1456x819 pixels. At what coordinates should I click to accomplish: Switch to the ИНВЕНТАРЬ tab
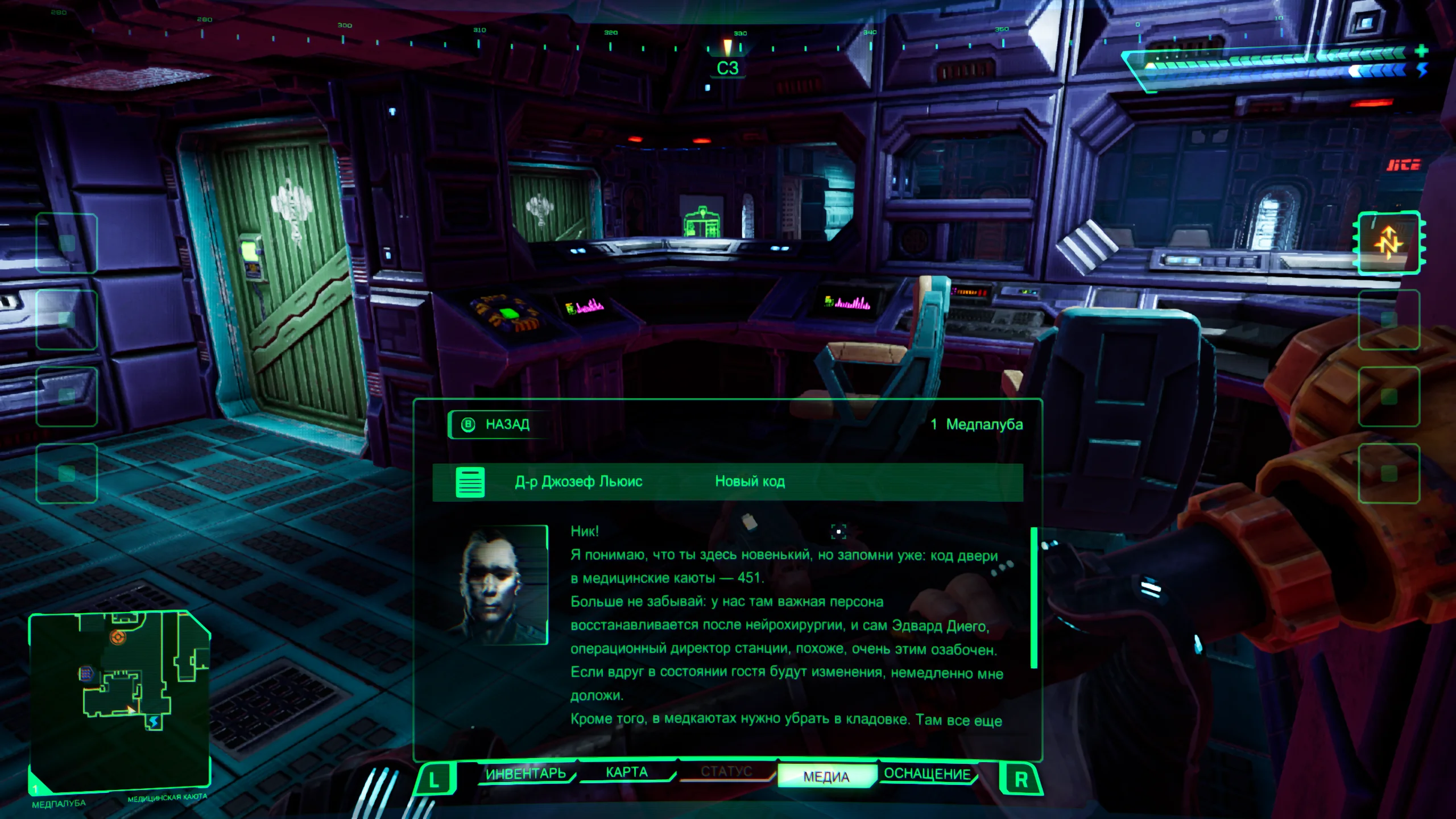click(x=526, y=773)
